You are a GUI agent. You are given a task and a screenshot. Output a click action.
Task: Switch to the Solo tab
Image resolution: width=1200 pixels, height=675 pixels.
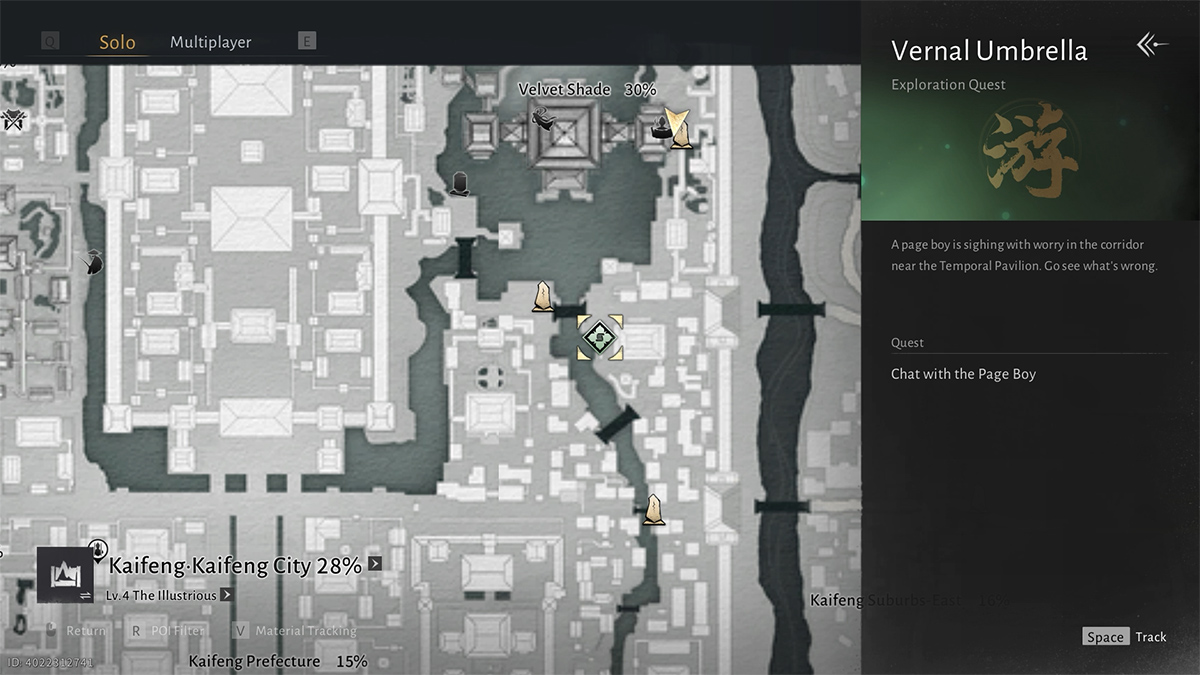click(x=117, y=43)
